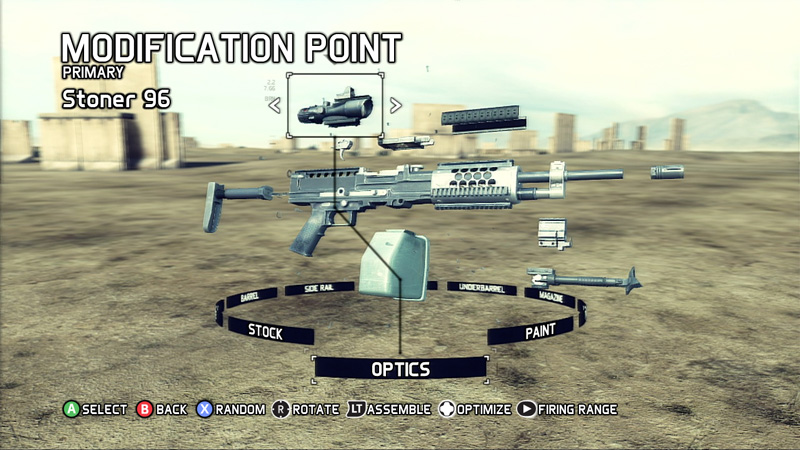Select the Optics modification category

click(400, 369)
